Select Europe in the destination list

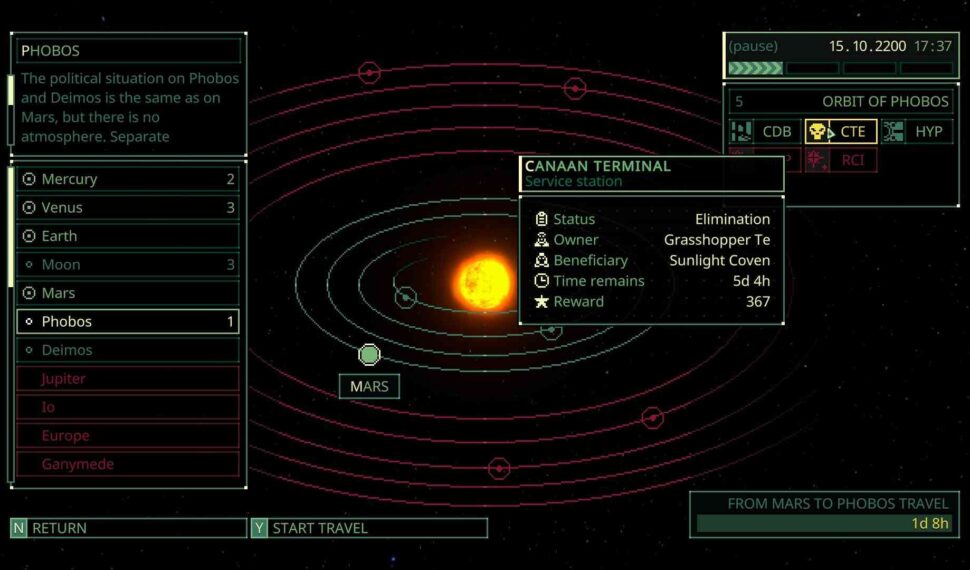tap(128, 436)
